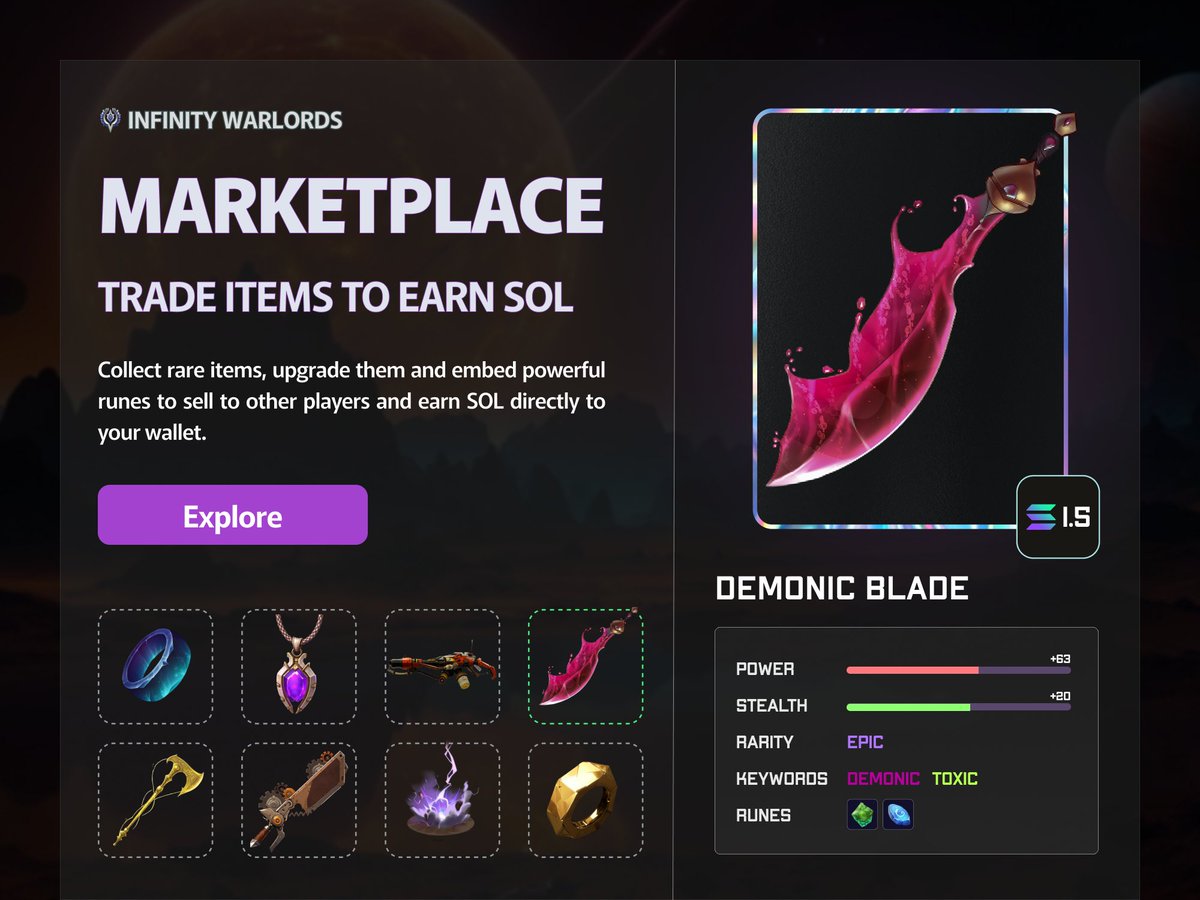Choose the purple gem amulet slot
The width and height of the screenshot is (1200, 900).
pyautogui.click(x=299, y=667)
